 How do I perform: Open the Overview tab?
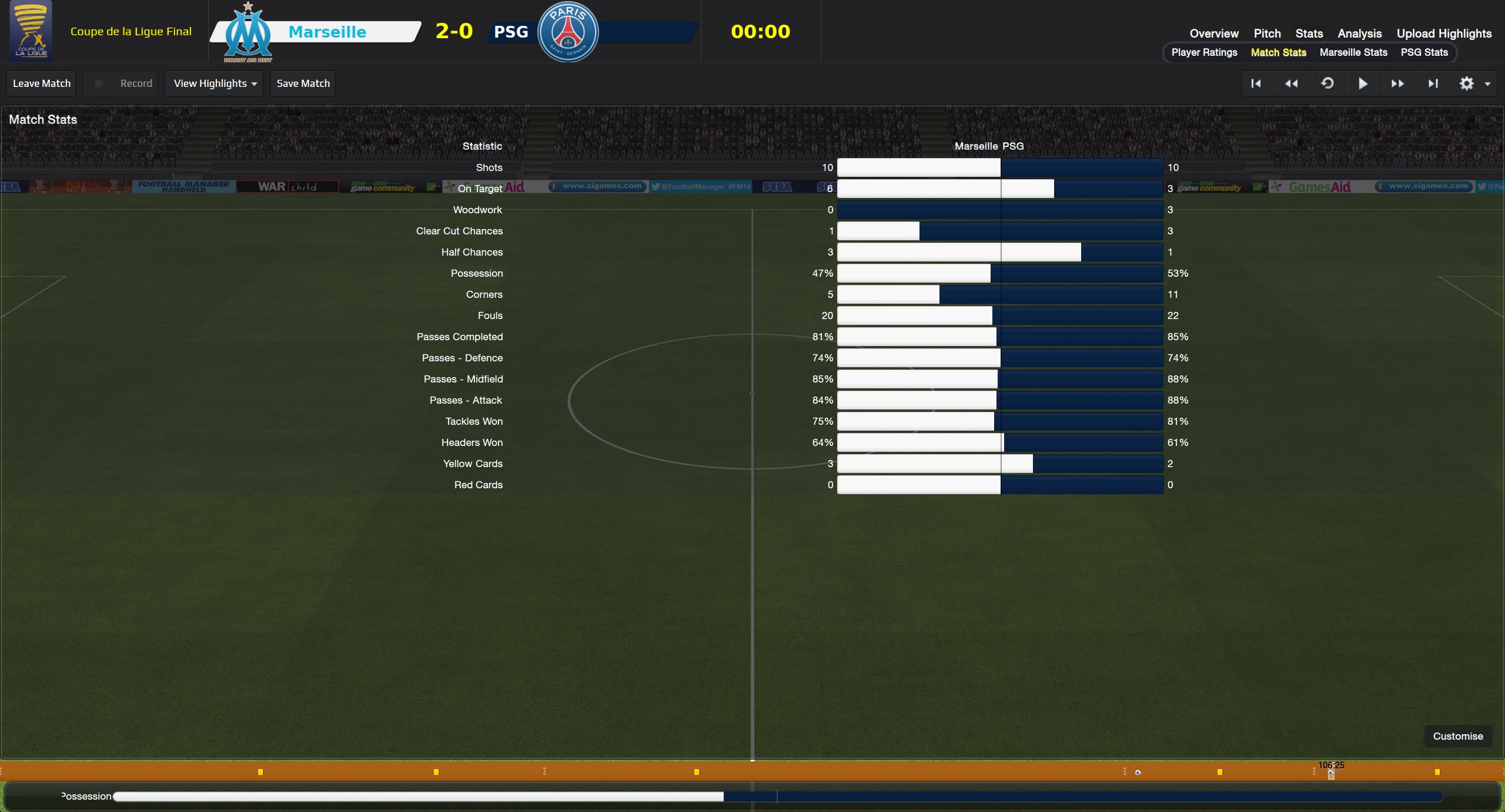pyautogui.click(x=1213, y=33)
